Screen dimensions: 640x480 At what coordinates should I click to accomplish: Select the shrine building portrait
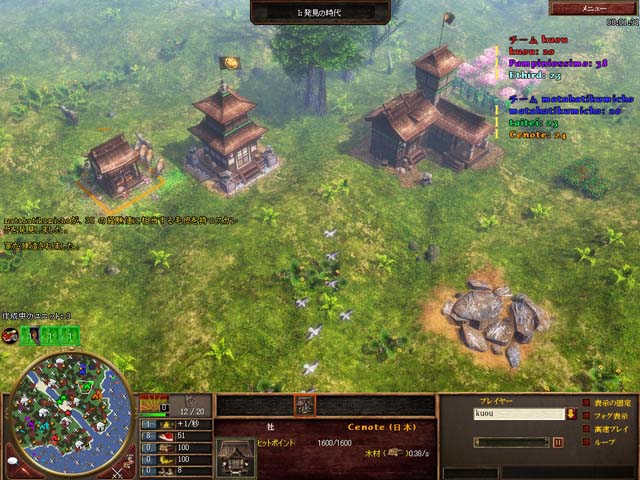[235, 455]
